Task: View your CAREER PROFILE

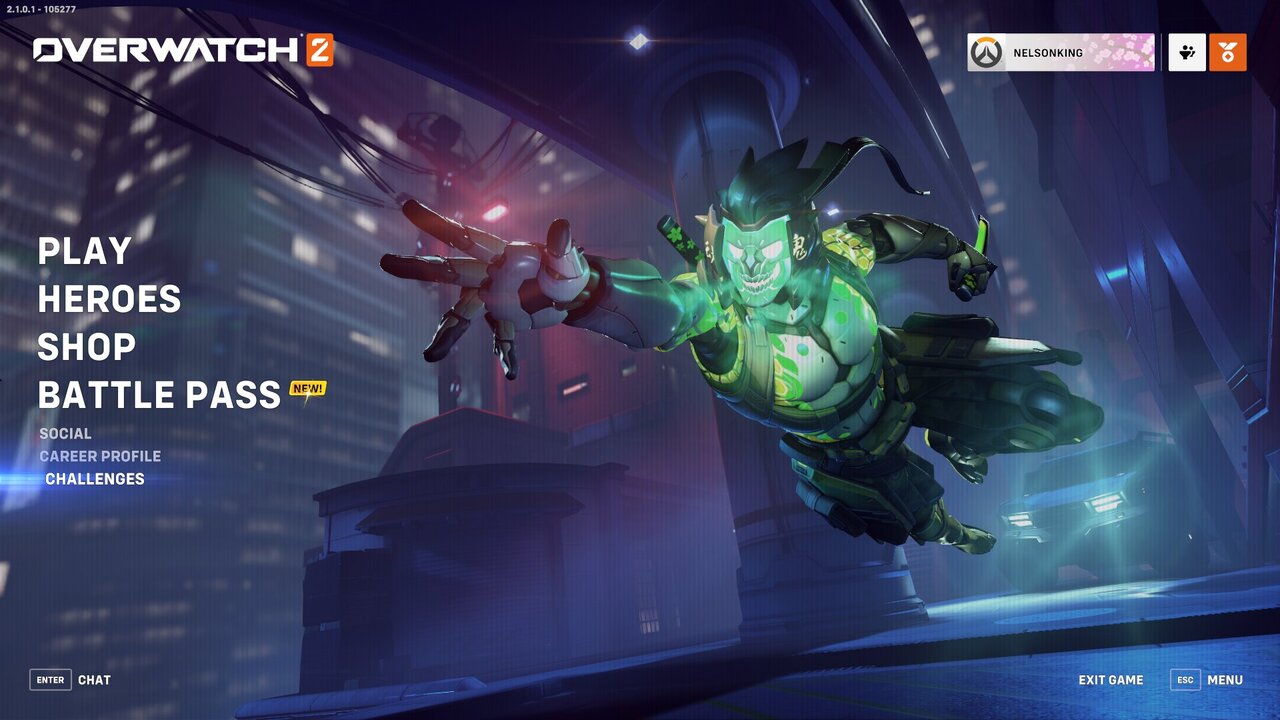Action: tap(100, 456)
